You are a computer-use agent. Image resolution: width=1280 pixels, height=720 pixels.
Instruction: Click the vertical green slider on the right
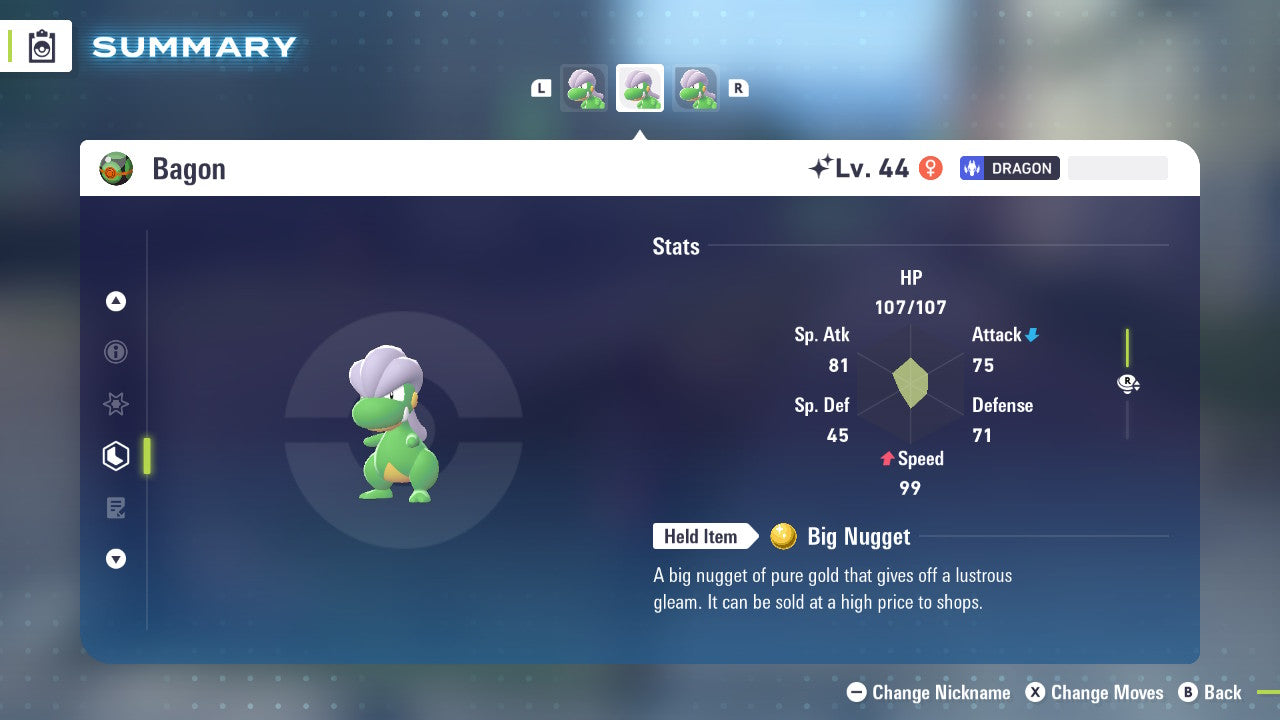pyautogui.click(x=1128, y=345)
